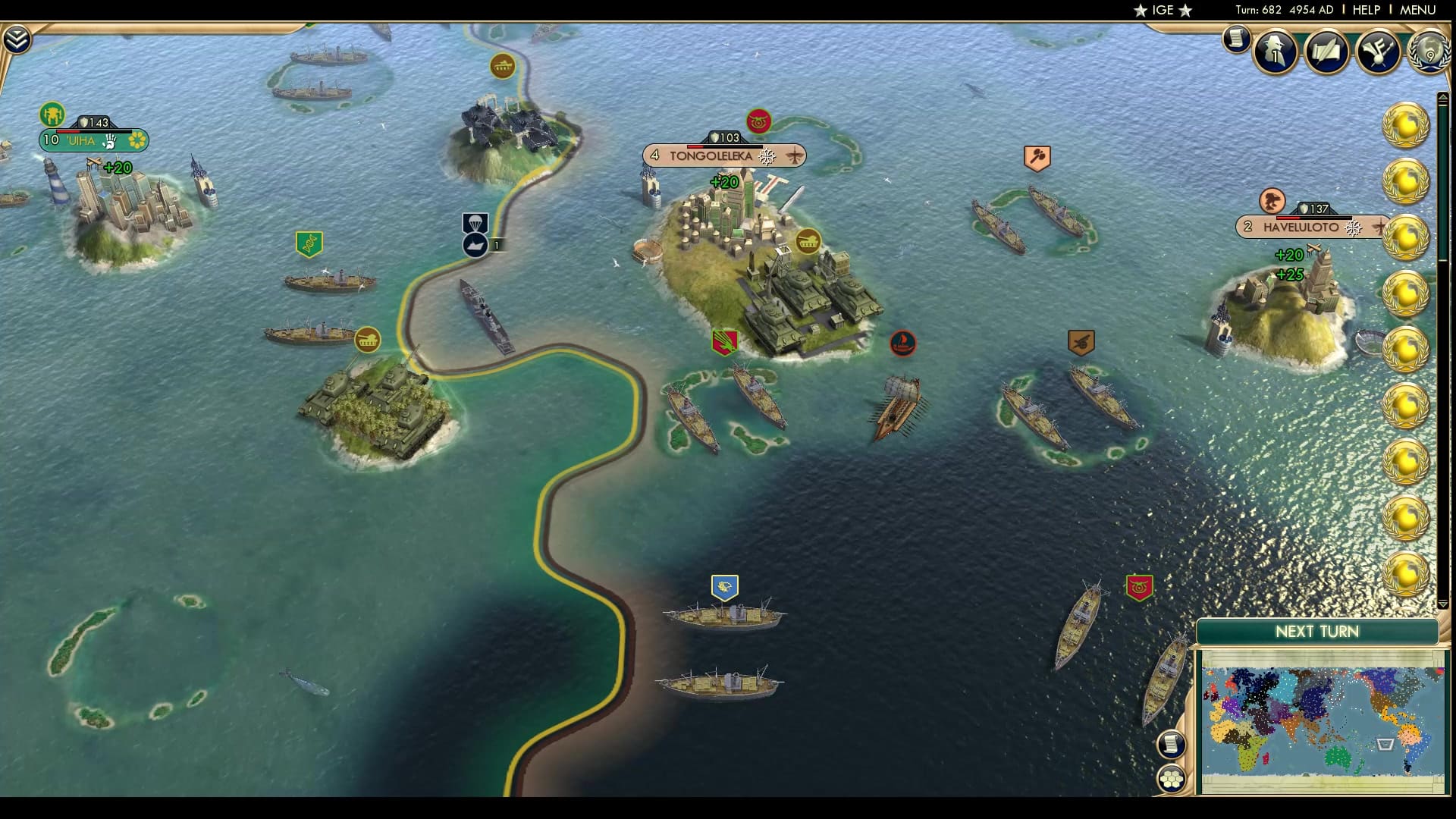The width and height of the screenshot is (1456, 819).
Task: Click the topmost gold laurel notification medal
Action: (1405, 122)
